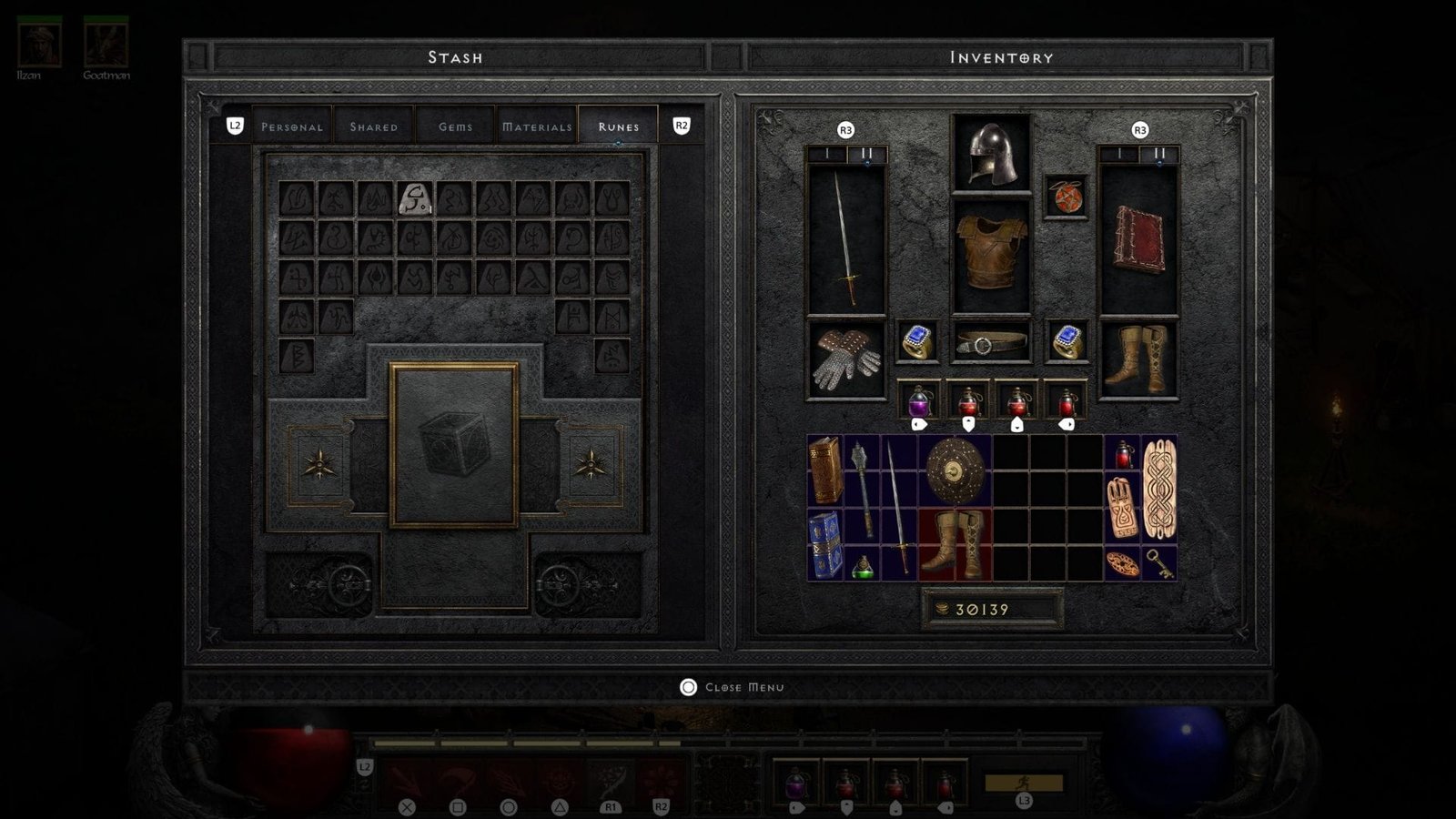This screenshot has height=819, width=1456.
Task: Click the green potion in the inventory
Action: pyautogui.click(x=863, y=567)
